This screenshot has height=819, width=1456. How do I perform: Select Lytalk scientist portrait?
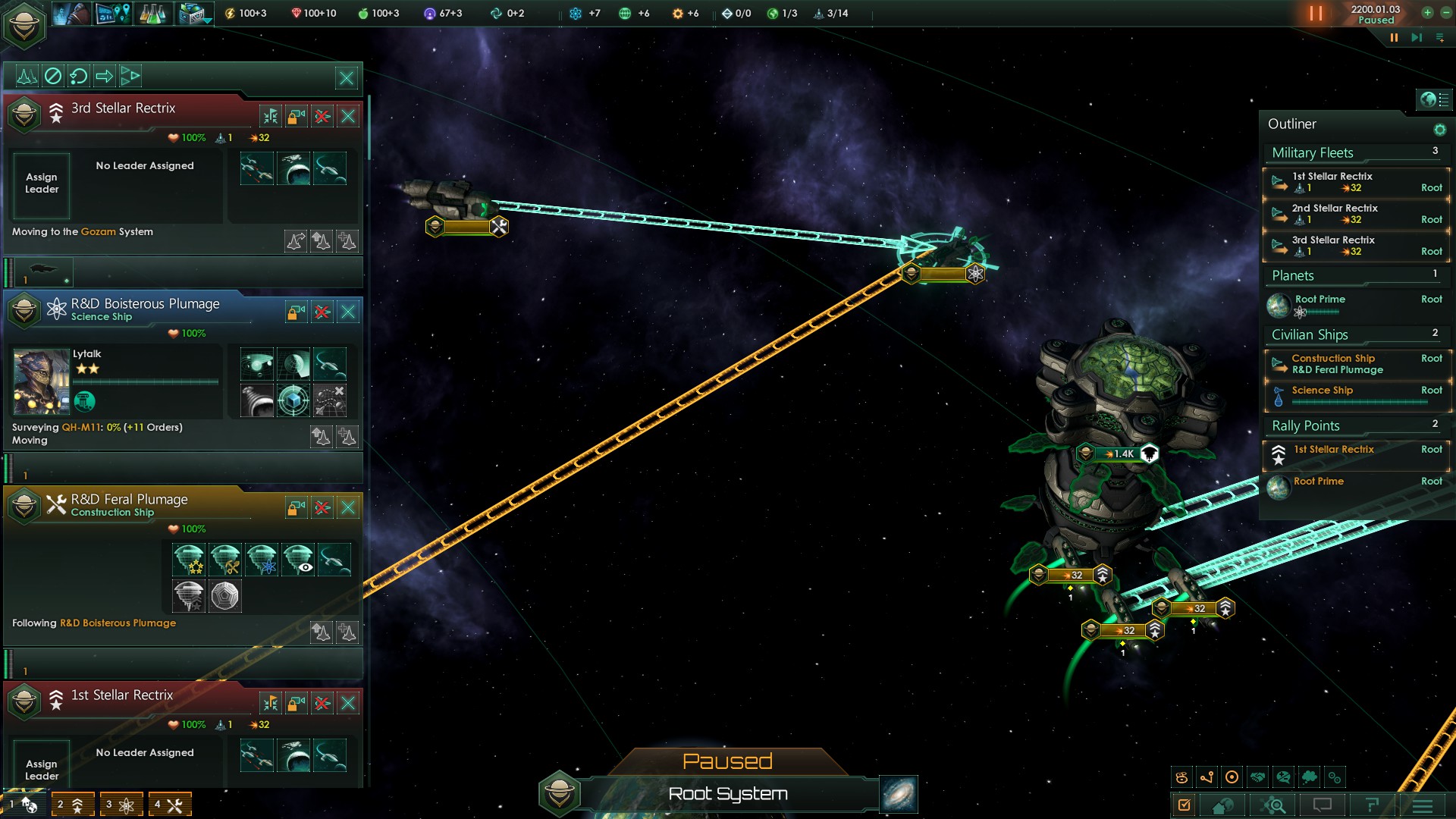click(42, 381)
